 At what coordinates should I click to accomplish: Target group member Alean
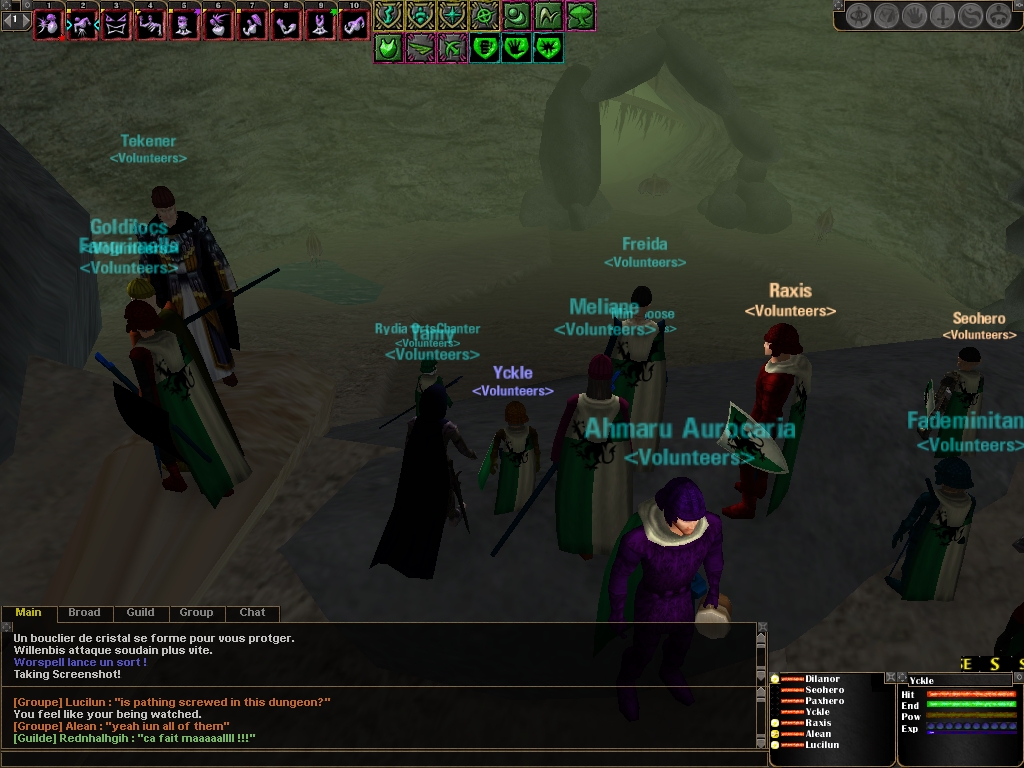coord(818,734)
